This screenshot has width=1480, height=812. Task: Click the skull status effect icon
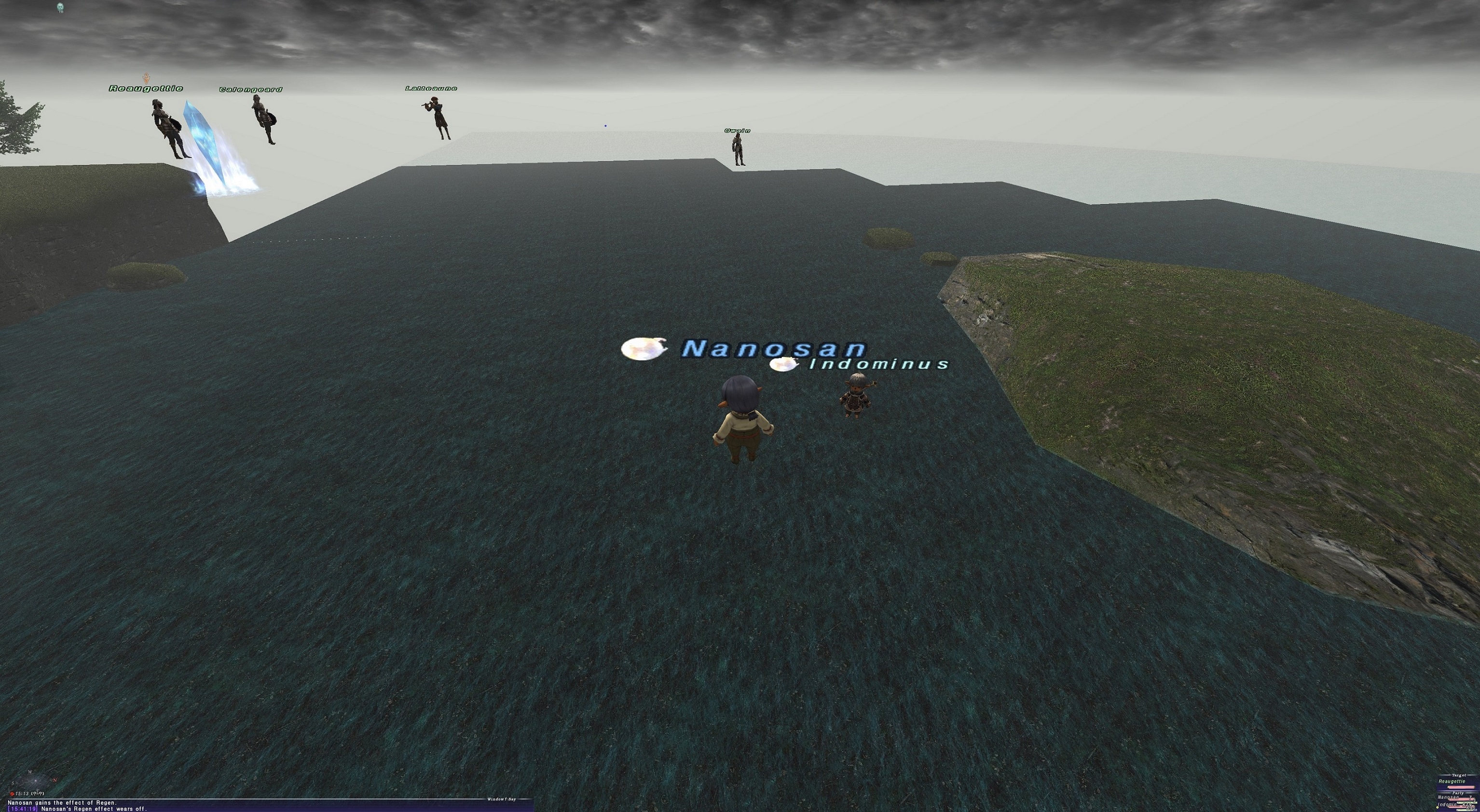(x=60, y=7)
